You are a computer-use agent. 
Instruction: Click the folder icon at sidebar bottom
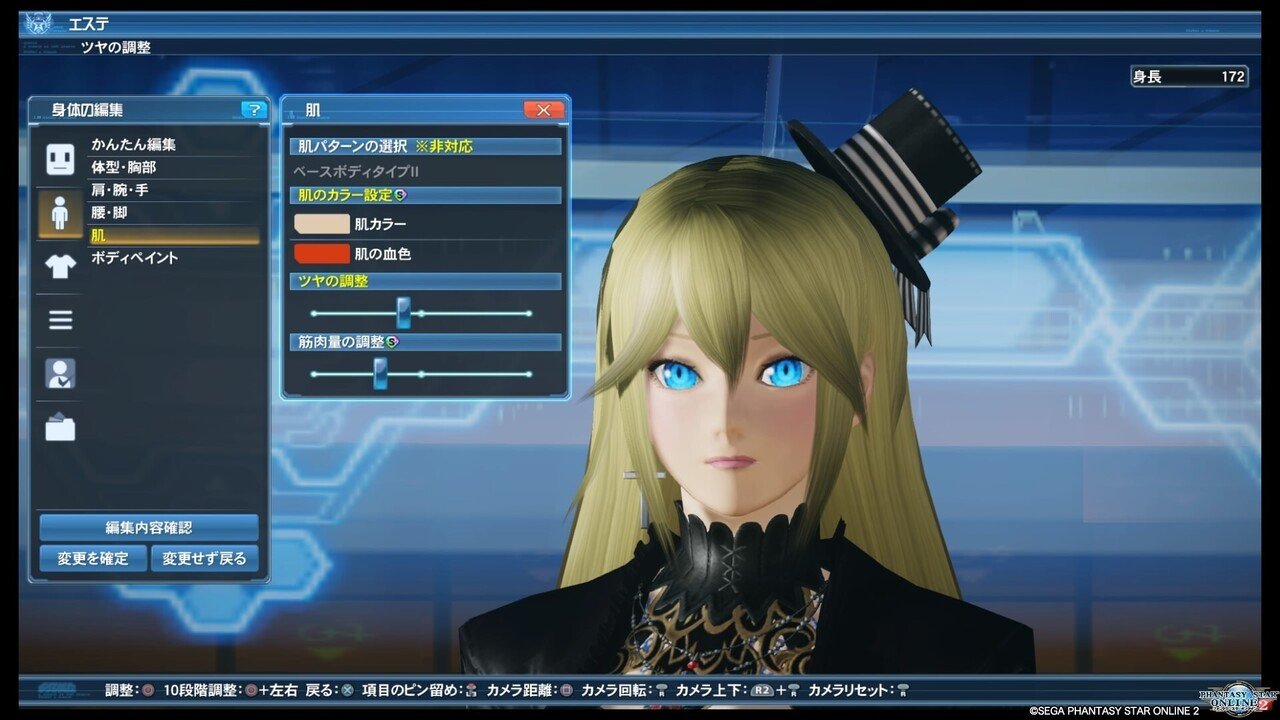pyautogui.click(x=58, y=427)
